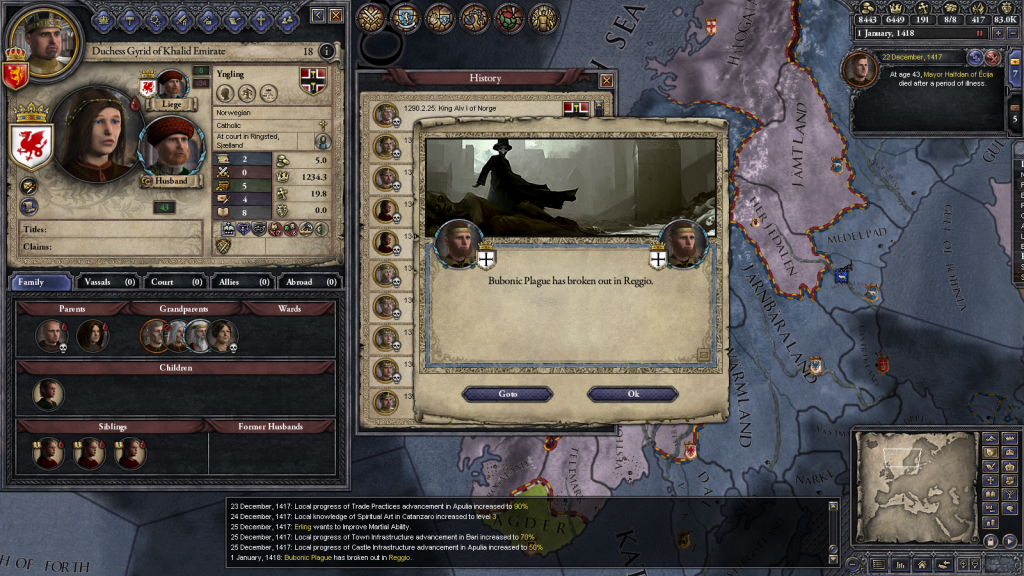Confirm the plague event with Ok

(633, 394)
